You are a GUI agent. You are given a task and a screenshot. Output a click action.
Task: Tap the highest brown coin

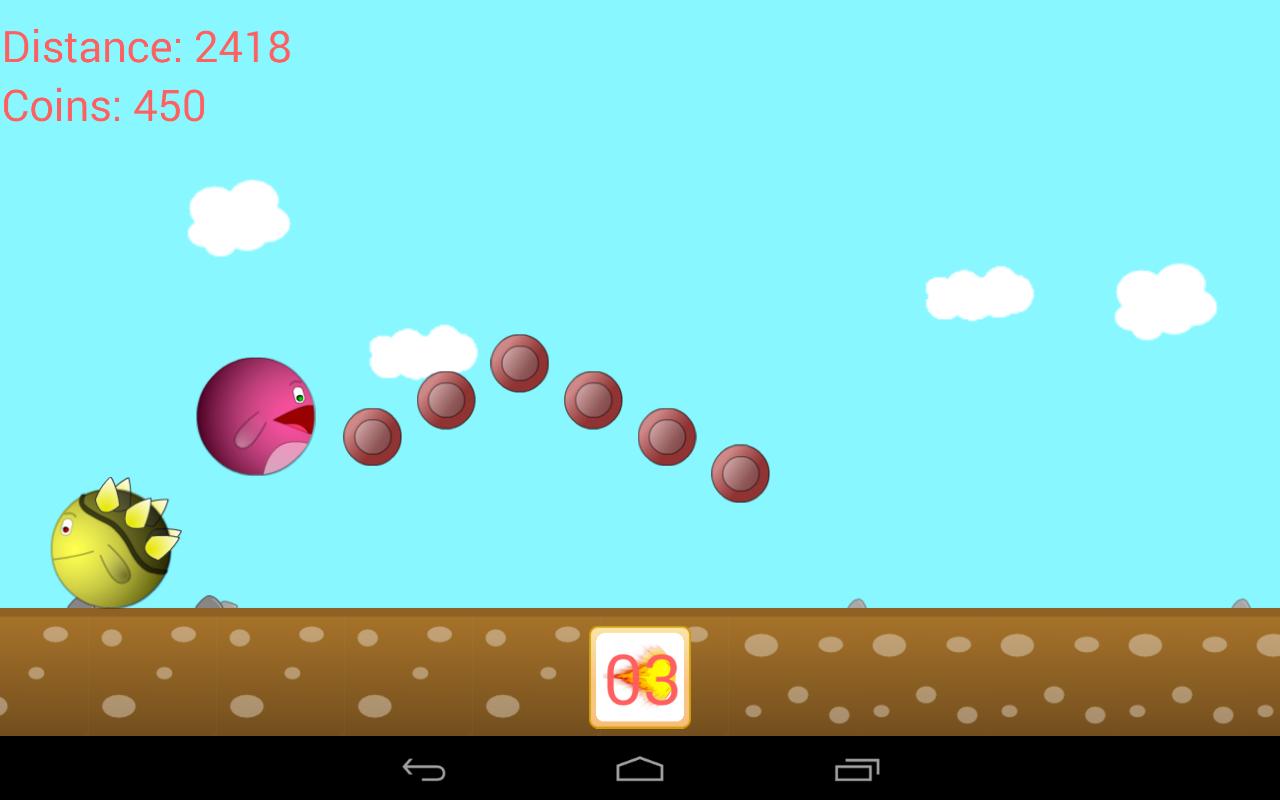pos(518,364)
